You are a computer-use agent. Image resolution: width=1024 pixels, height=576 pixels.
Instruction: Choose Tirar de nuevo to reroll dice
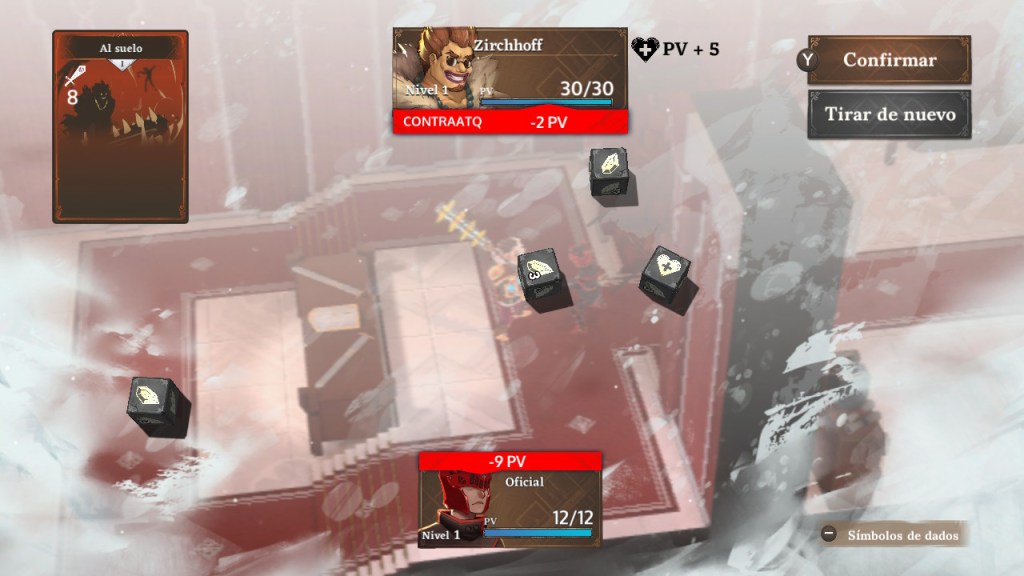pos(889,114)
